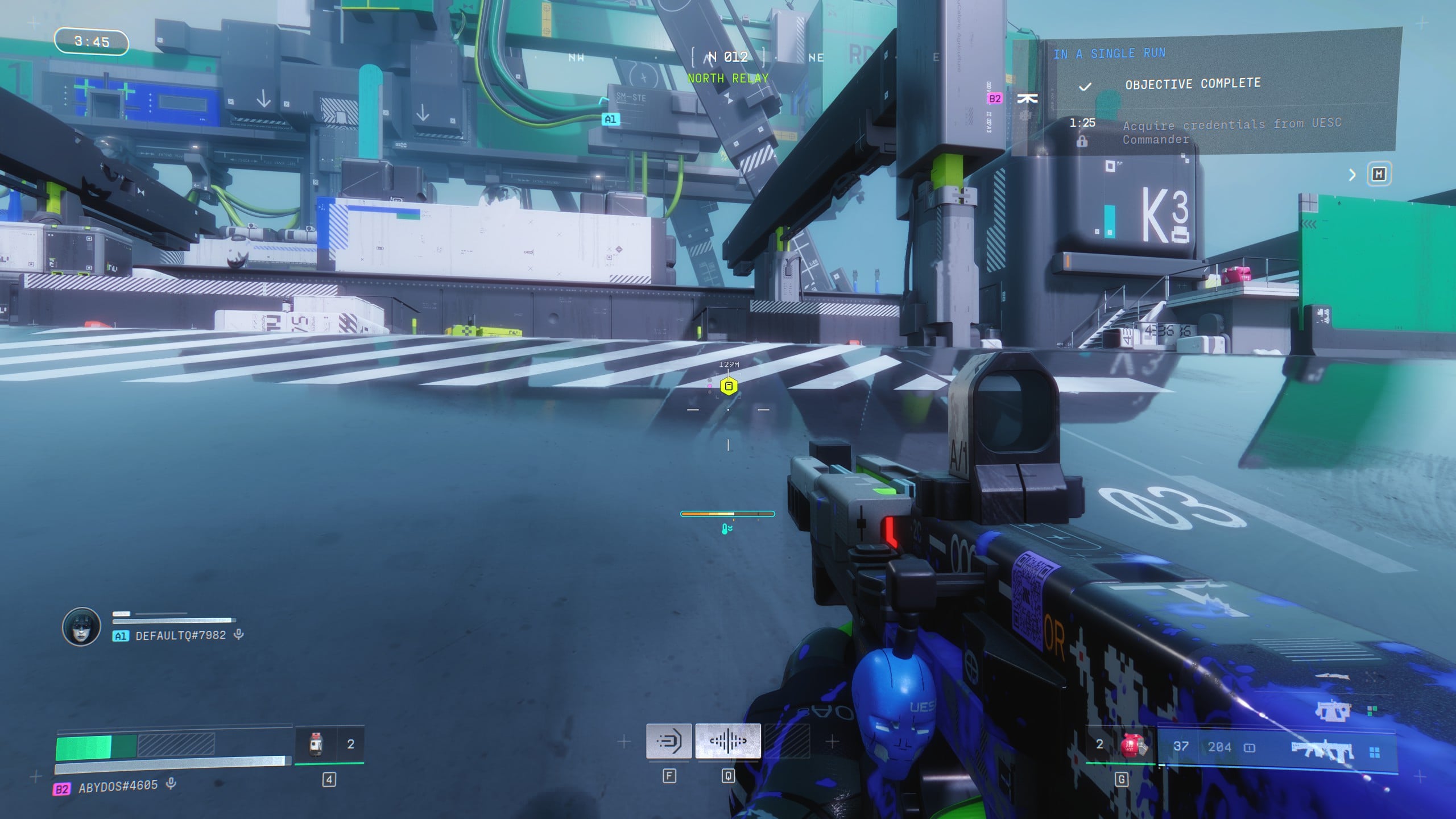Choose the equipped rifle weapon icon
The height and width of the screenshot is (819, 1456).
point(1322,751)
